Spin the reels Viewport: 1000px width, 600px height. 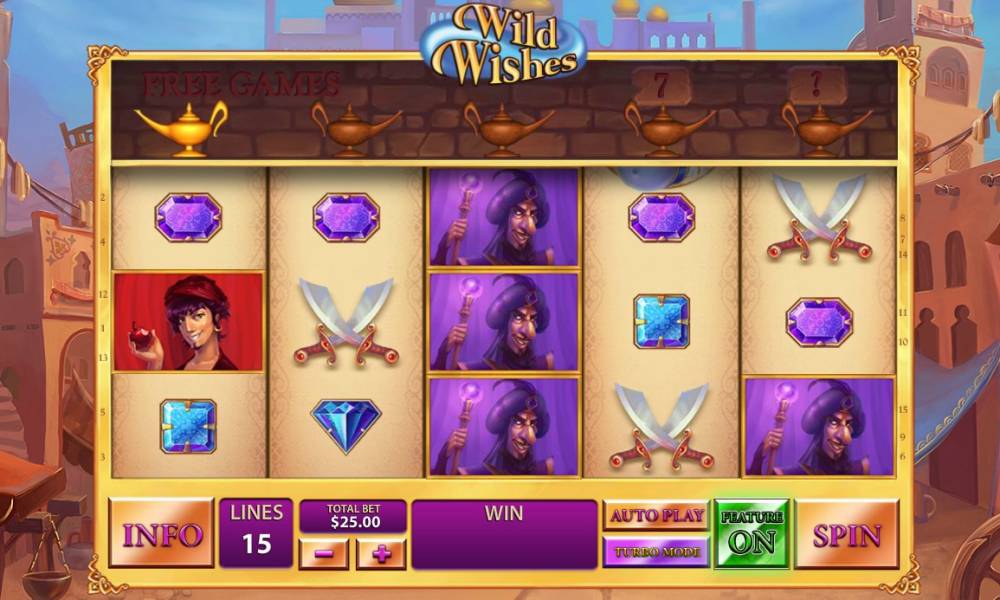(846, 534)
